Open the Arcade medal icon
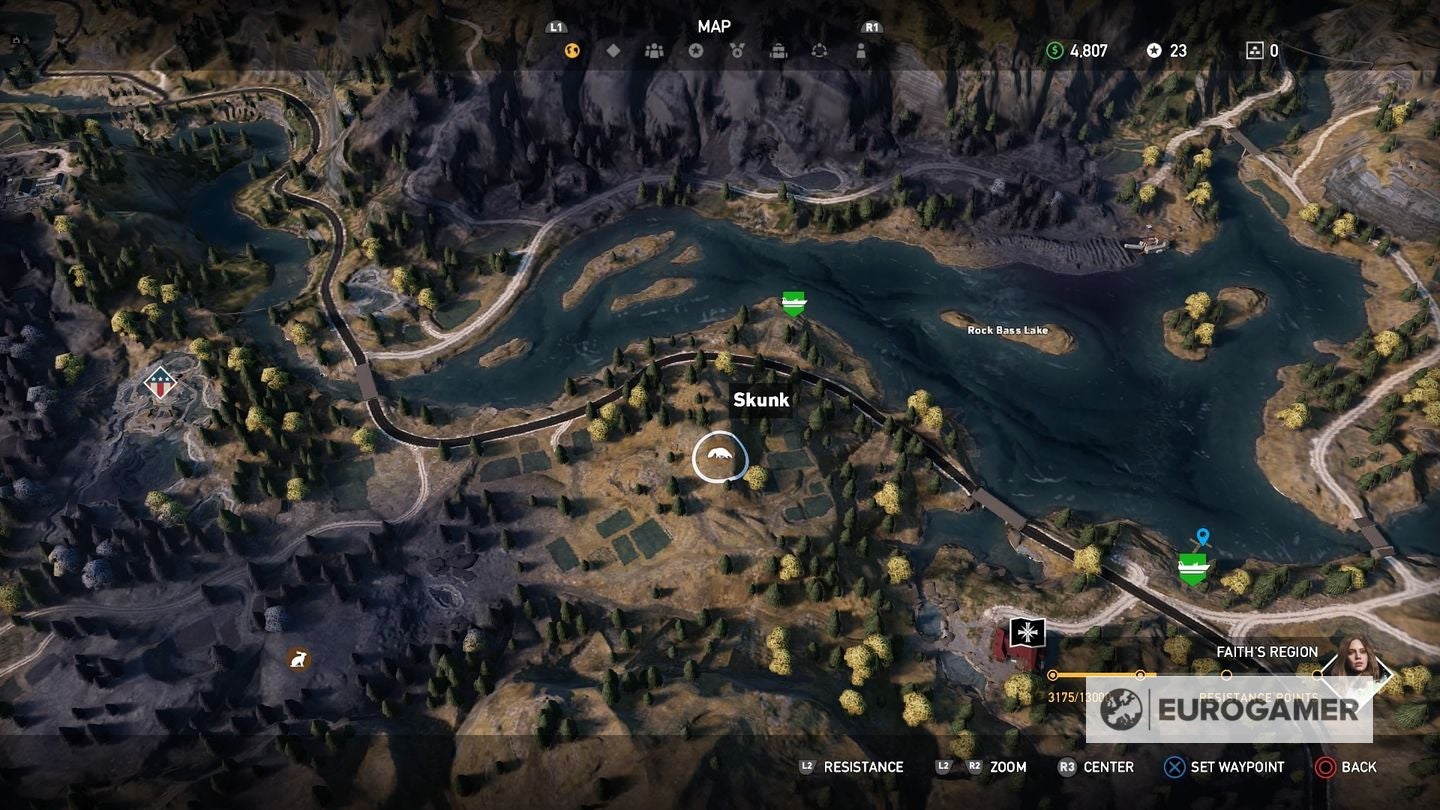Image resolution: width=1440 pixels, height=810 pixels. click(738, 50)
